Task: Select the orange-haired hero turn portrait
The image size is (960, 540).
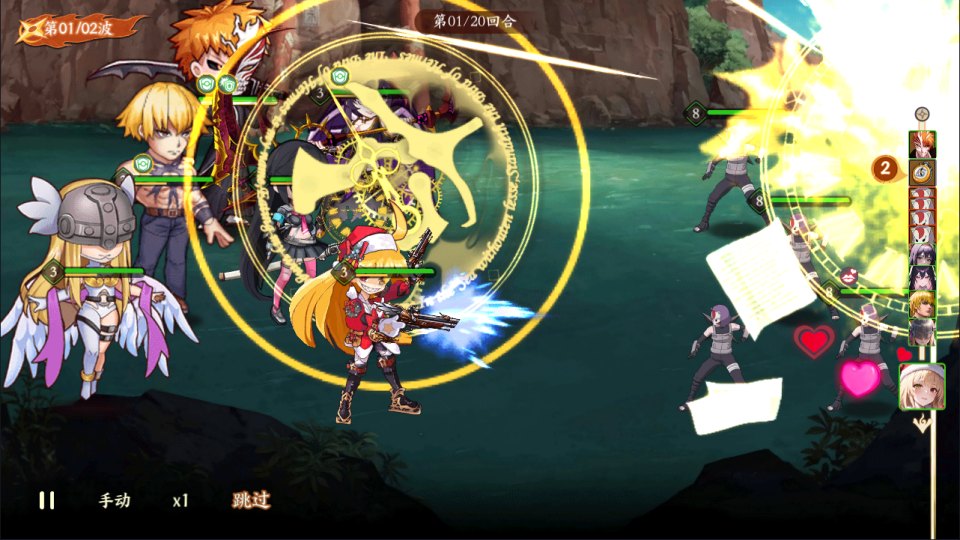Action: (922, 143)
